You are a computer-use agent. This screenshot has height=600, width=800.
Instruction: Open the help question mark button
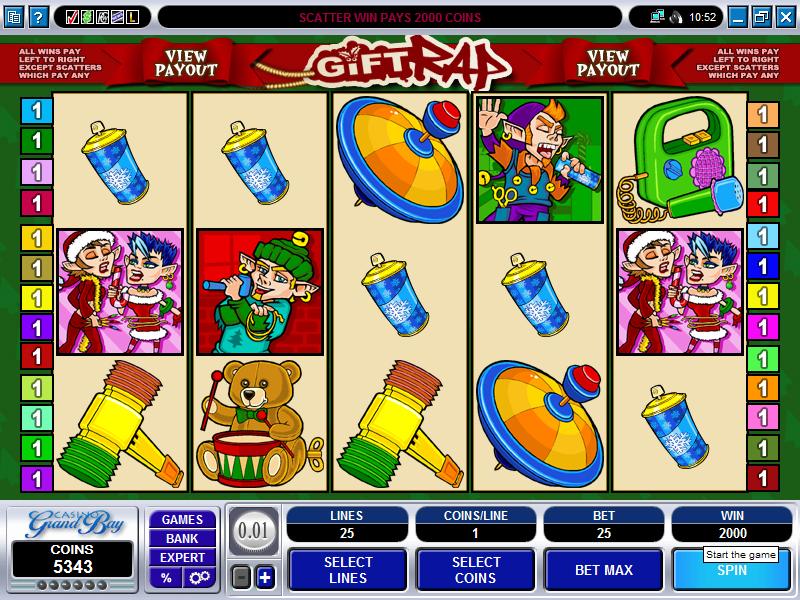click(38, 16)
